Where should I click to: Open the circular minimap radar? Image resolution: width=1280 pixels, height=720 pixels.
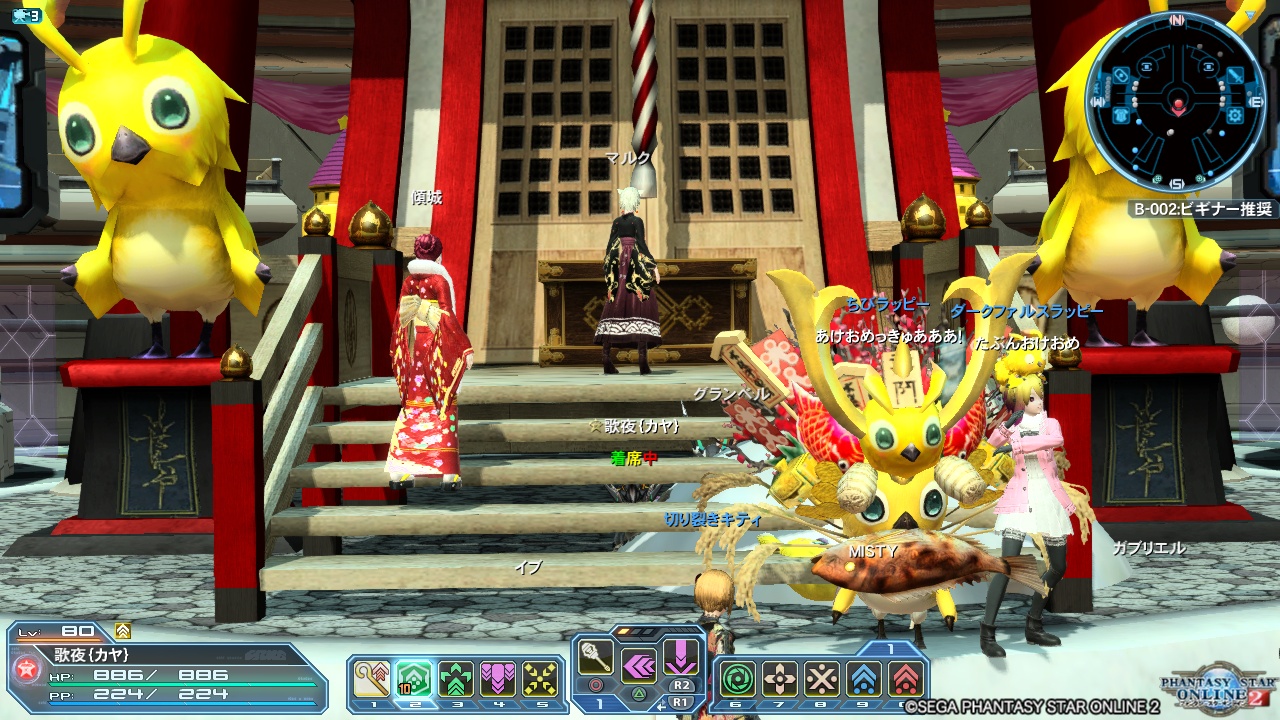1177,102
